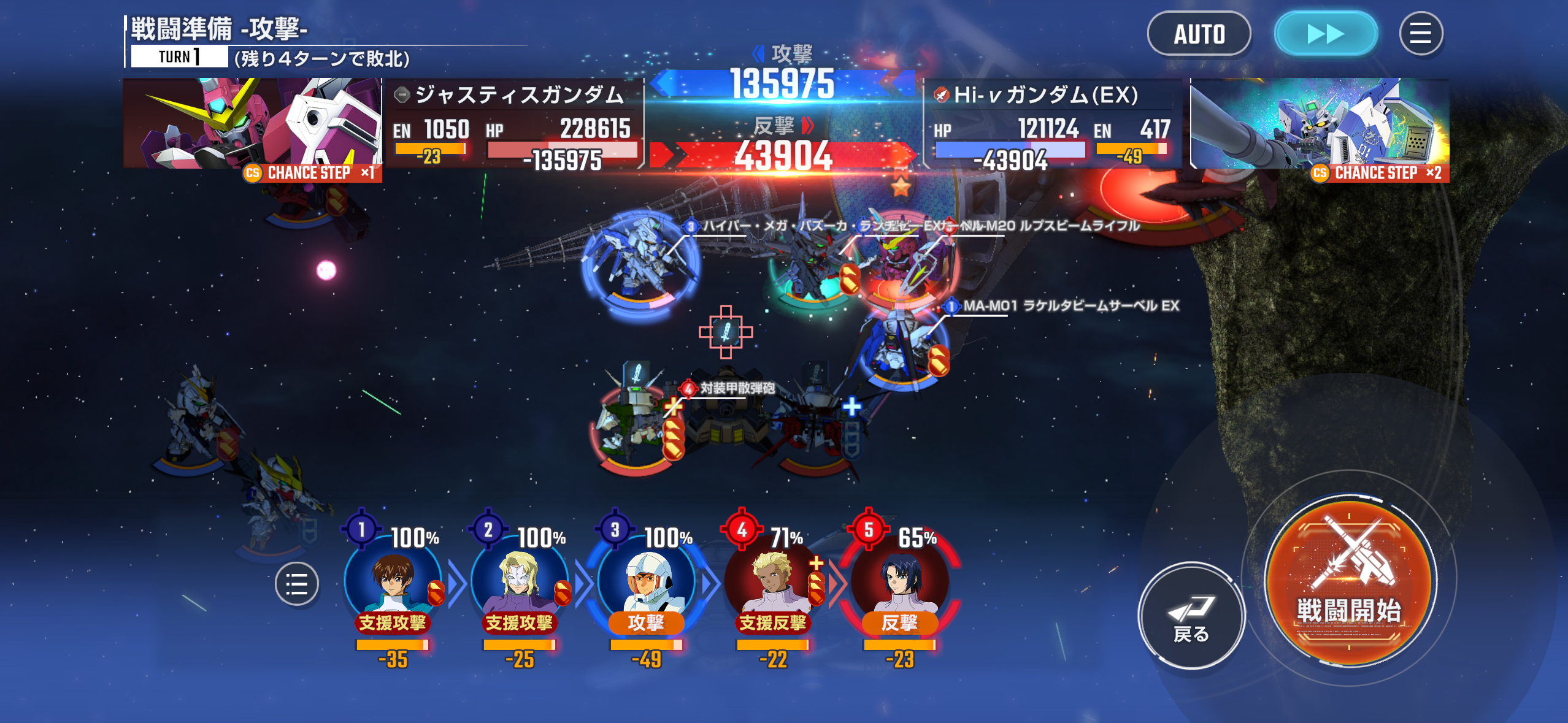Tap the Justice Gundam unit portrait
This screenshot has width=1568, height=723.
(x=252, y=124)
